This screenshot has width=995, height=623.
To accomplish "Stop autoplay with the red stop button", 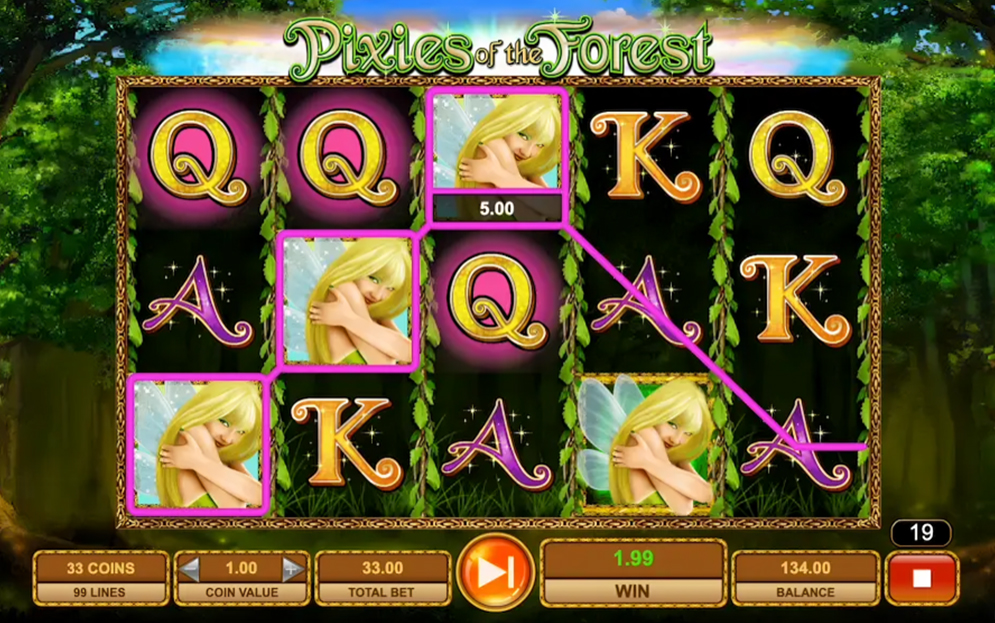I will click(921, 578).
